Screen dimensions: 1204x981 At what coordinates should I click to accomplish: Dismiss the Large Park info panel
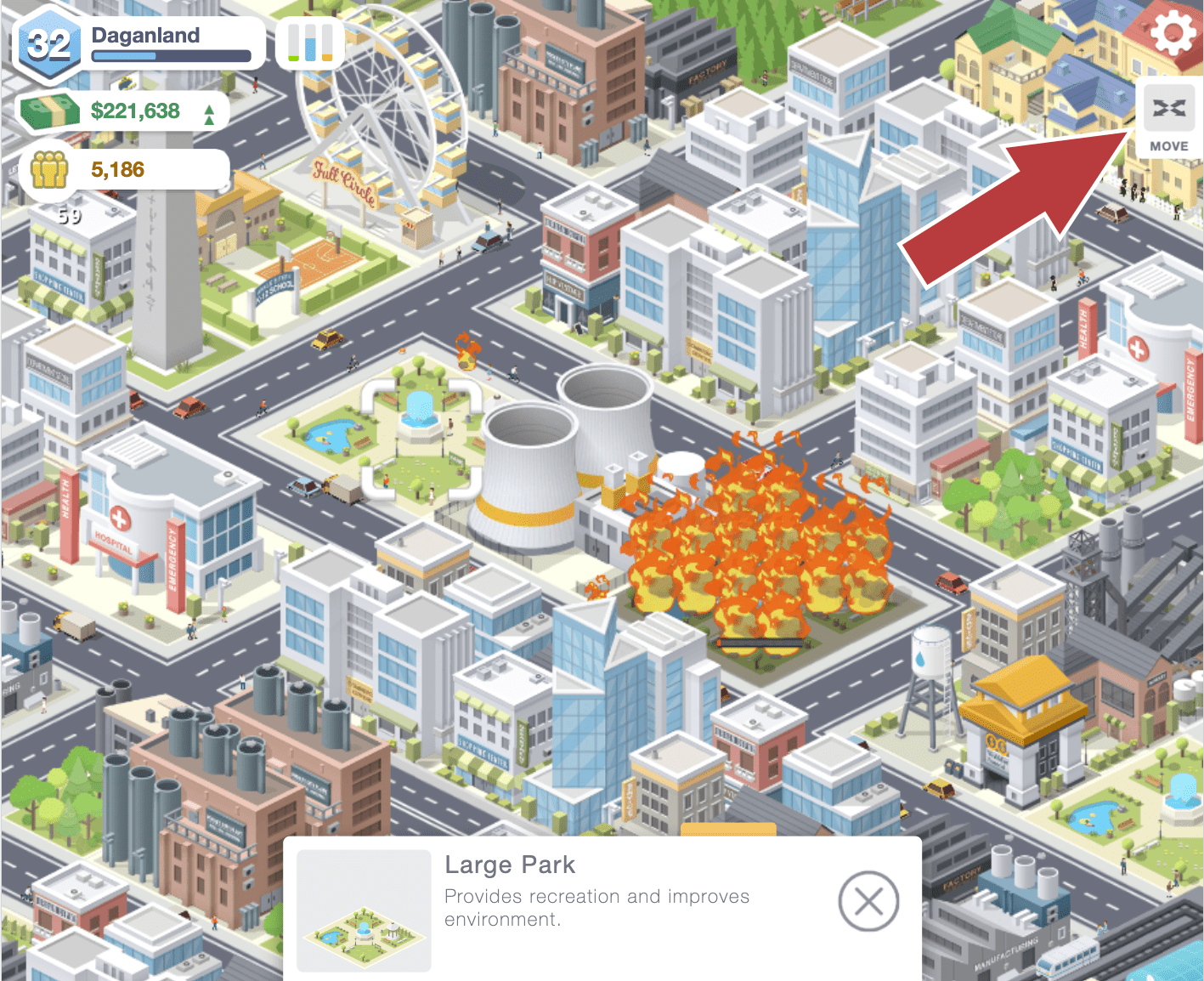coord(868,902)
